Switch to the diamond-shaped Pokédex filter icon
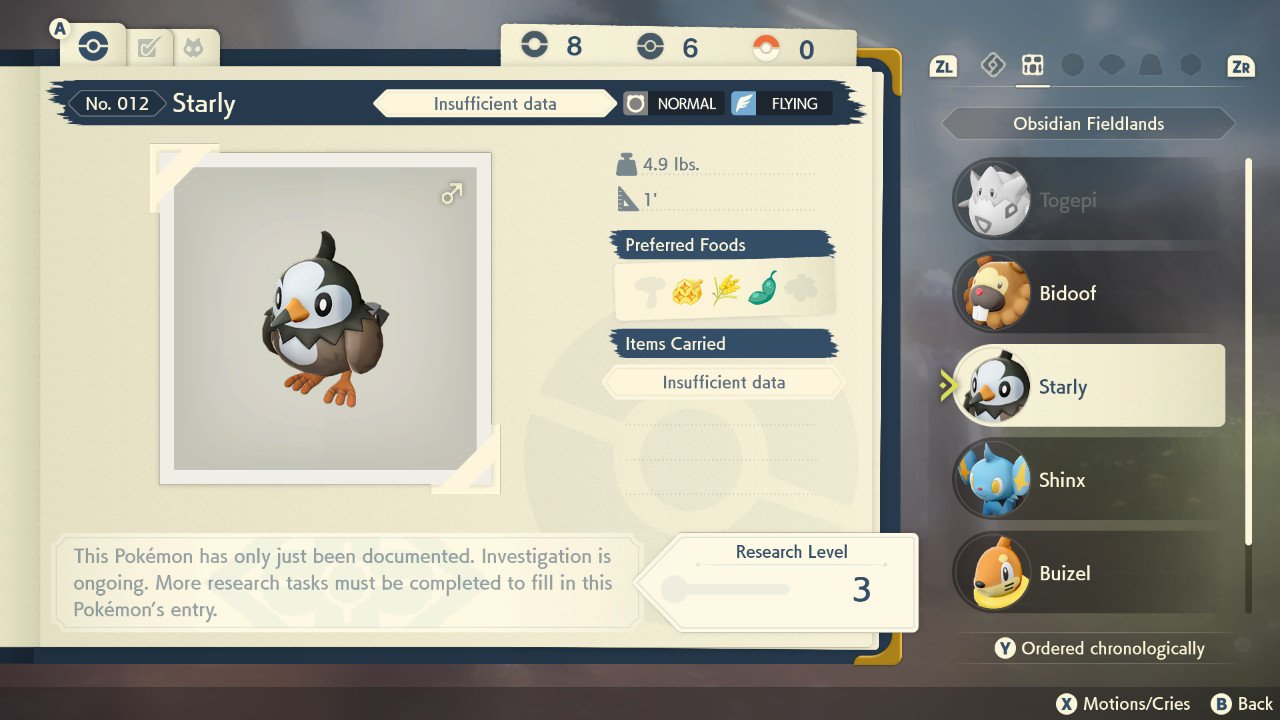Viewport: 1280px width, 720px height. [x=992, y=66]
